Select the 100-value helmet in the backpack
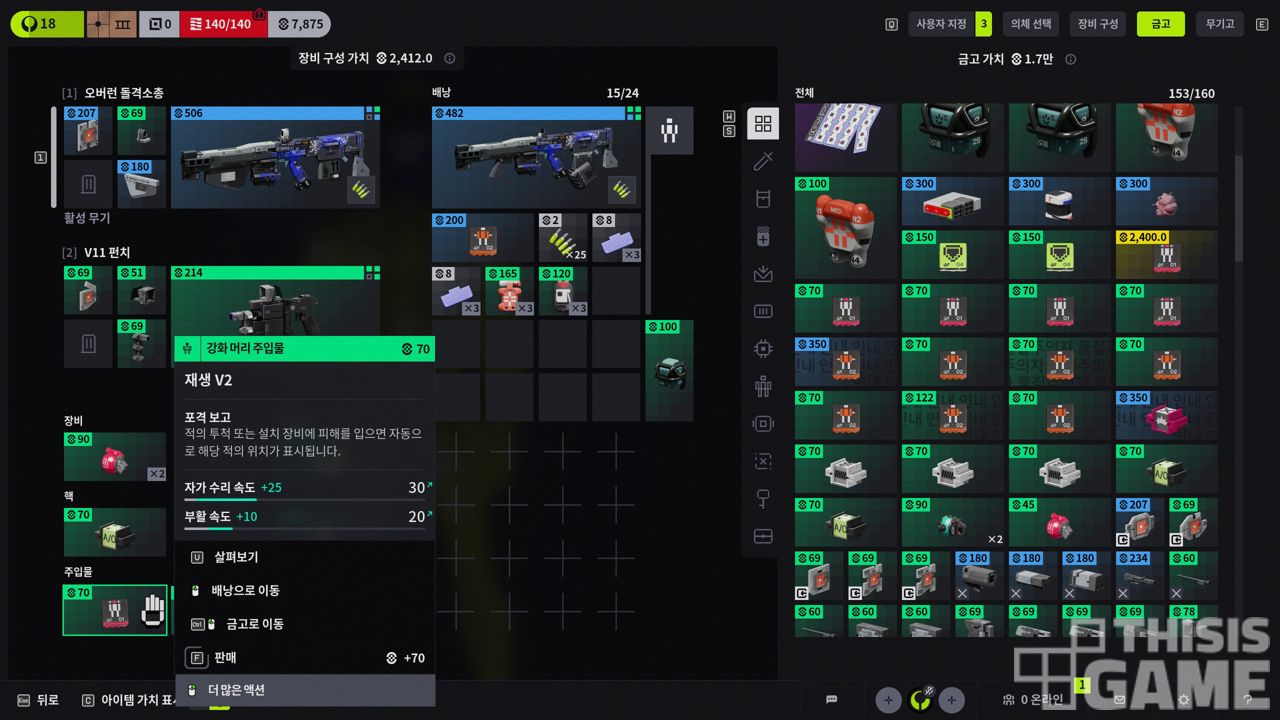Image resolution: width=1280 pixels, height=720 pixels. click(669, 370)
